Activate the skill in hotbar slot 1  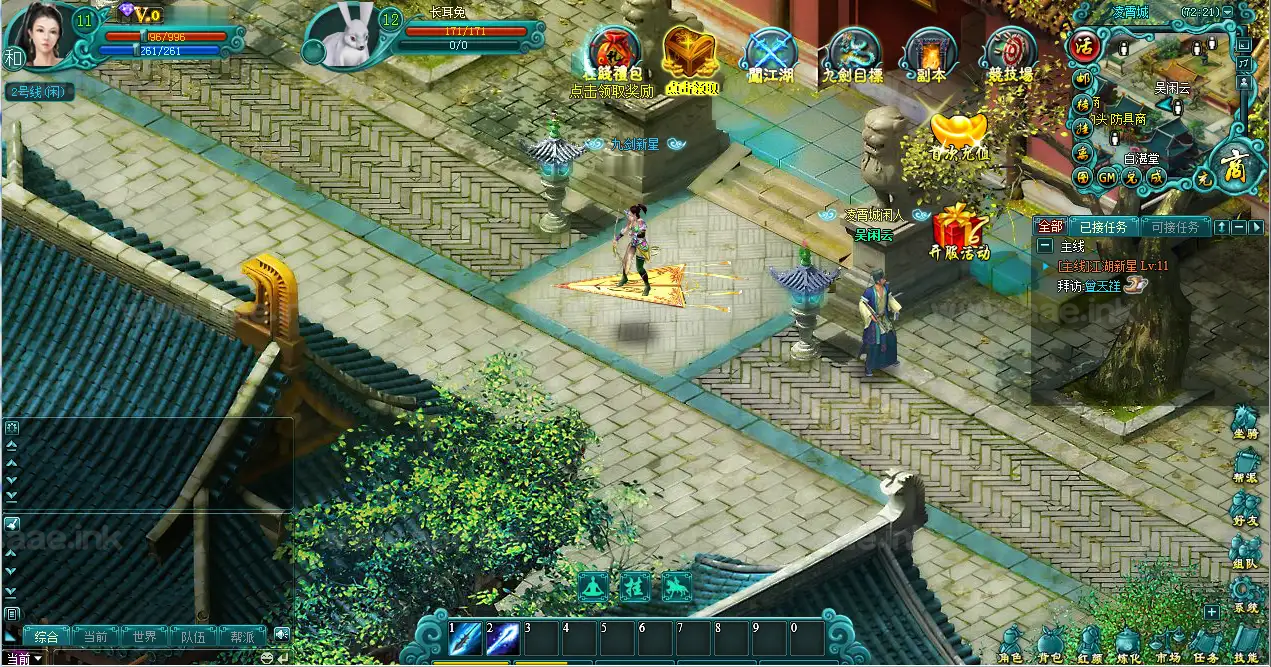[465, 639]
